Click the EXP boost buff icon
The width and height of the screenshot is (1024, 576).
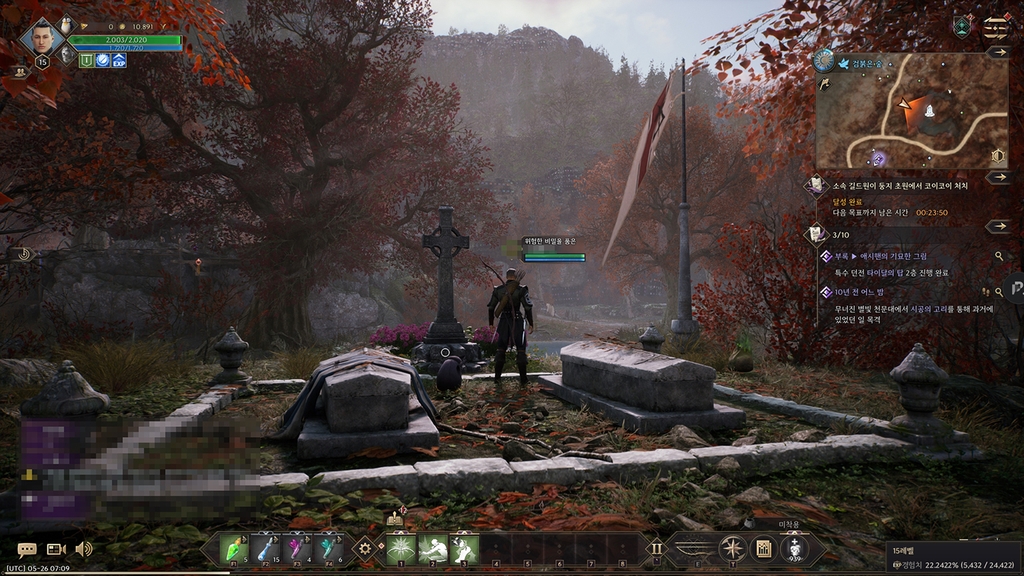pyautogui.click(x=118, y=60)
